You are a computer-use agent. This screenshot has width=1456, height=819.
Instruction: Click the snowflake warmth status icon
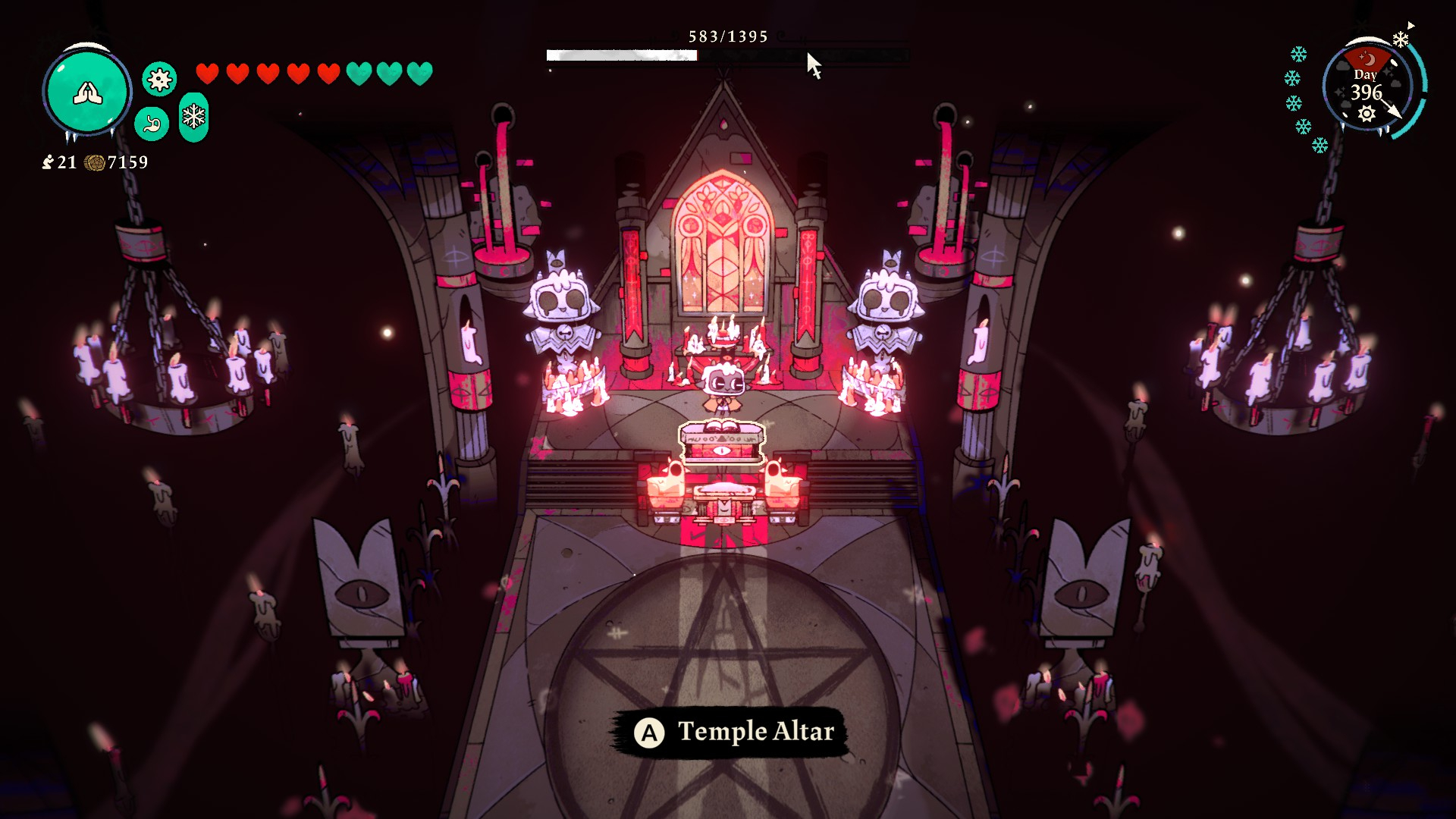tap(194, 117)
